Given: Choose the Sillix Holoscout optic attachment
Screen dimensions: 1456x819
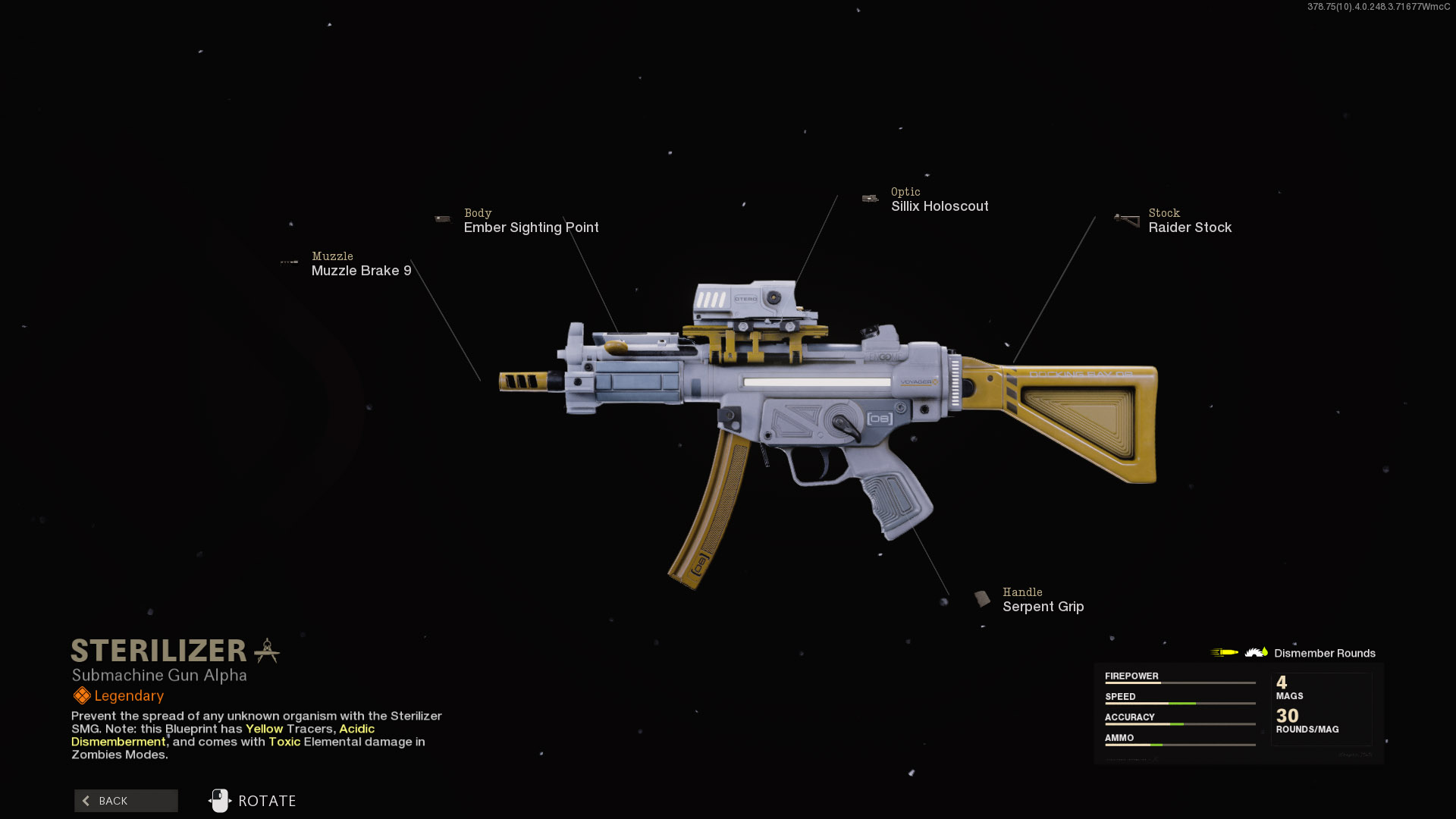Looking at the screenshot, I should point(939,206).
